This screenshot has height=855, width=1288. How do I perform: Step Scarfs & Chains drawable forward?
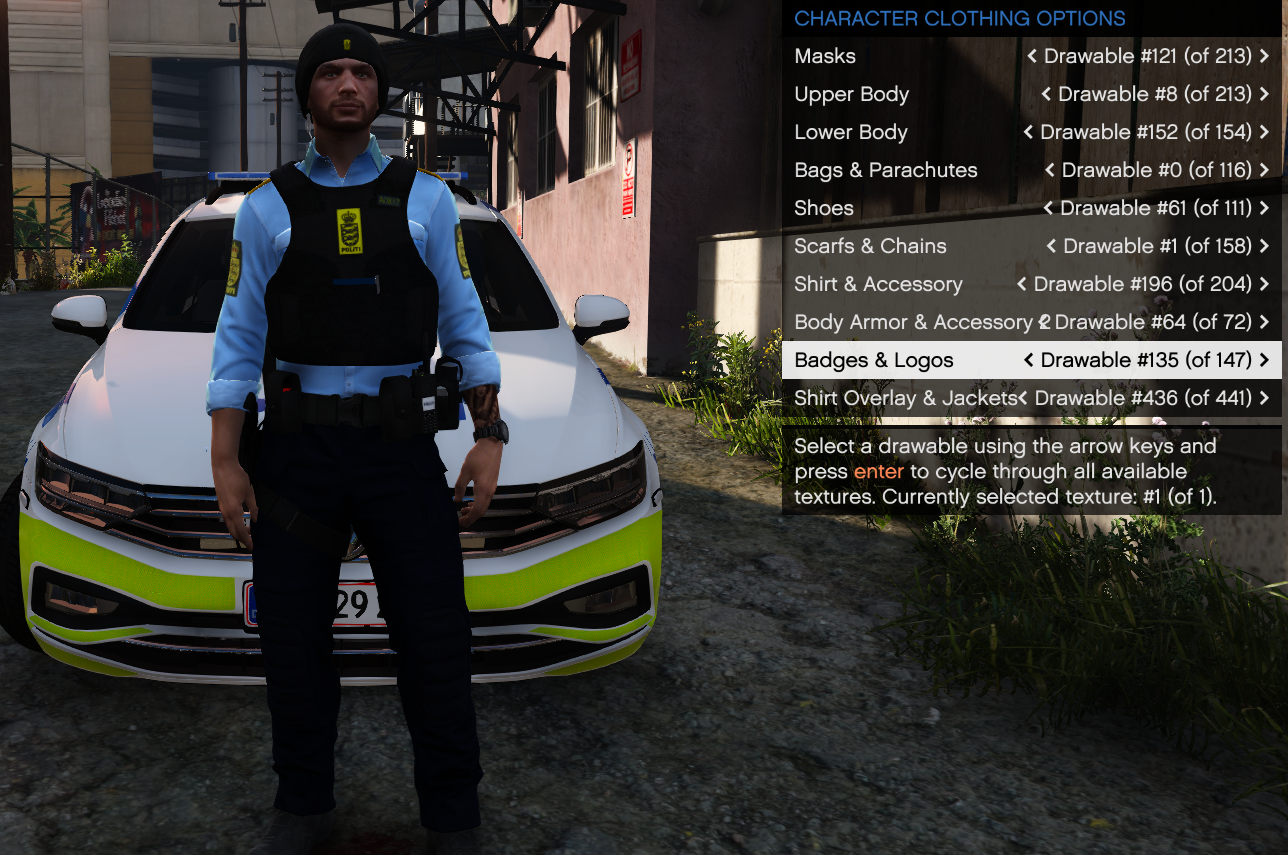click(1265, 247)
